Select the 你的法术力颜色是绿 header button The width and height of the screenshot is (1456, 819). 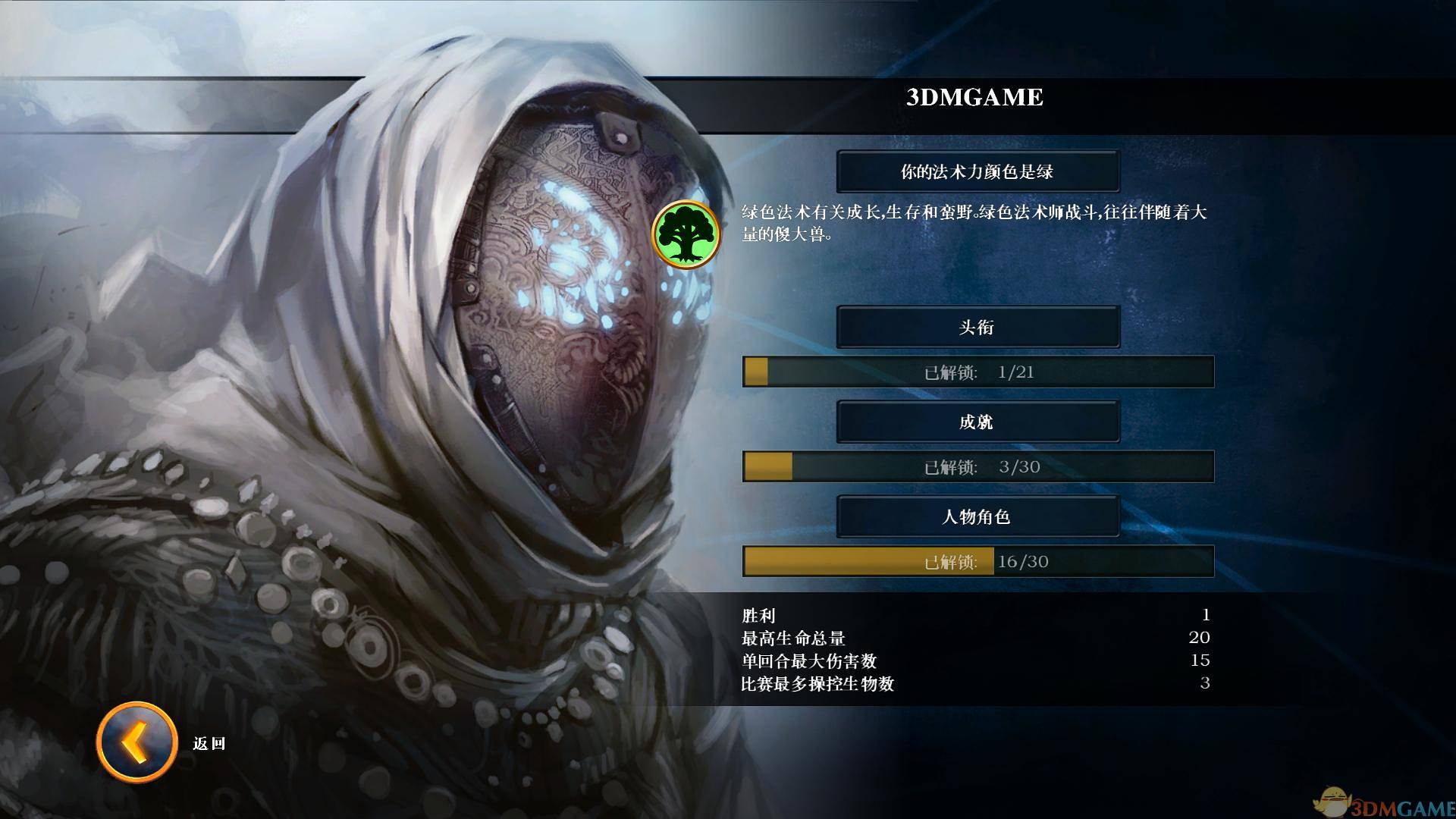coord(977,171)
